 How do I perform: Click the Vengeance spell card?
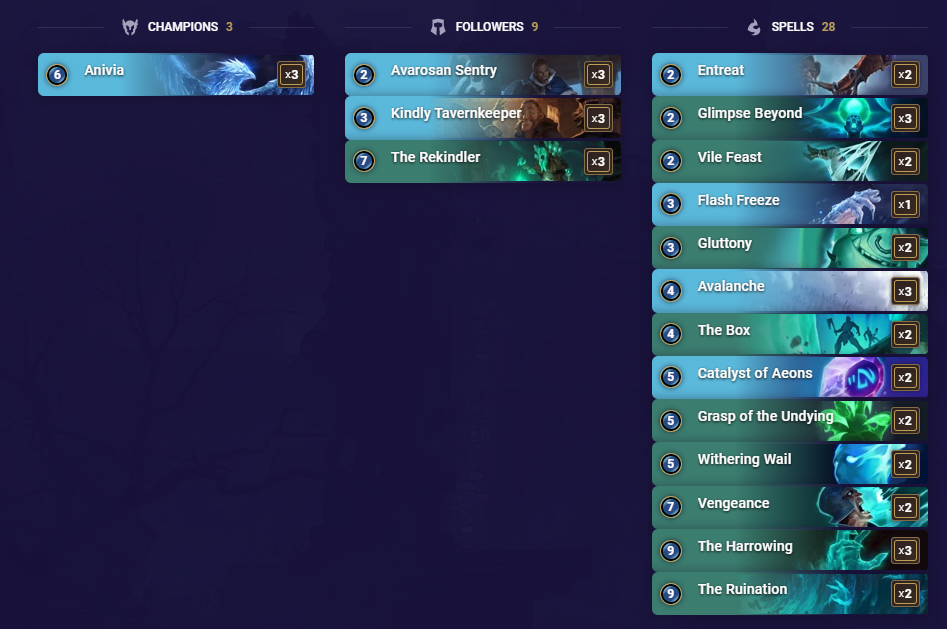click(789, 507)
